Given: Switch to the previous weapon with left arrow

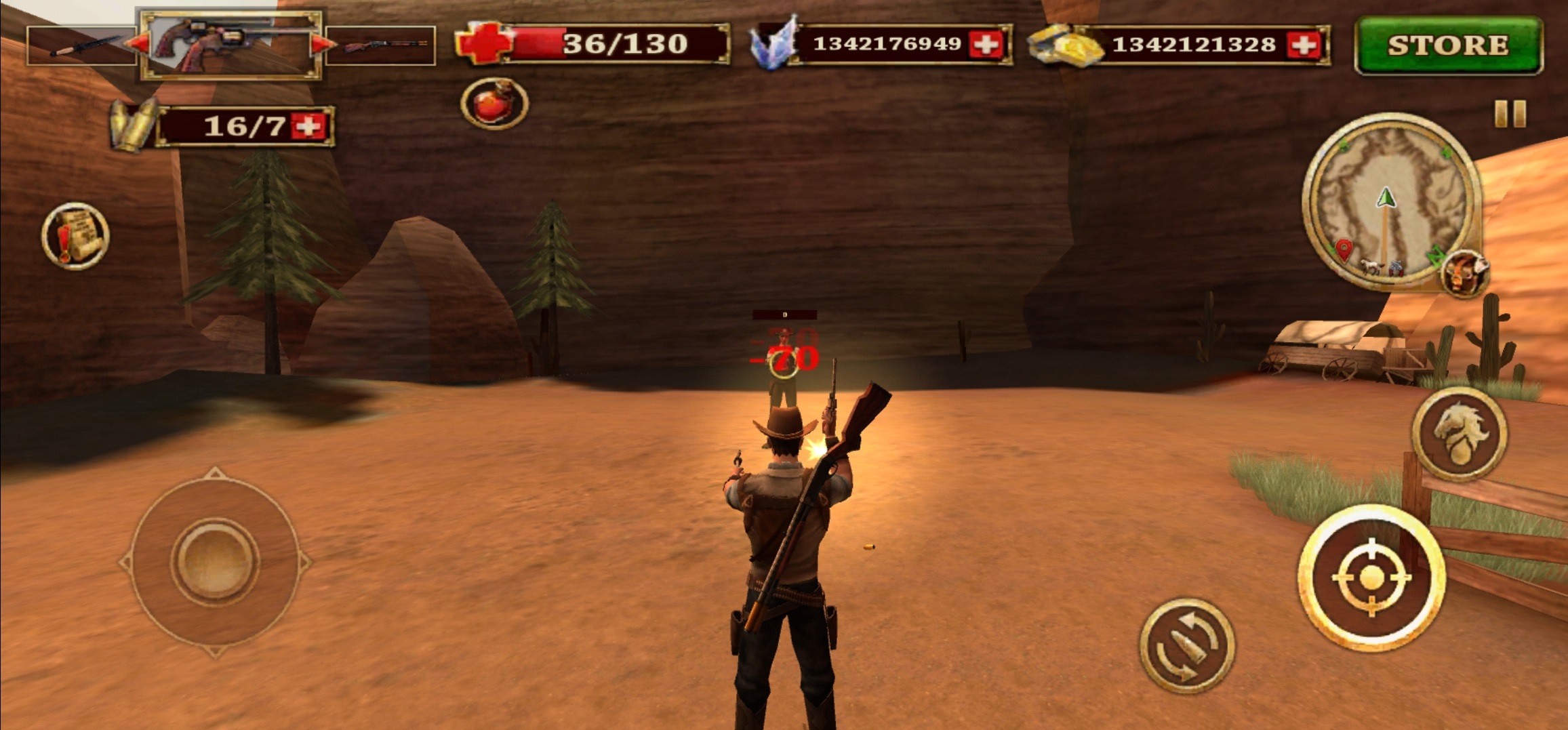Looking at the screenshot, I should tap(138, 45).
